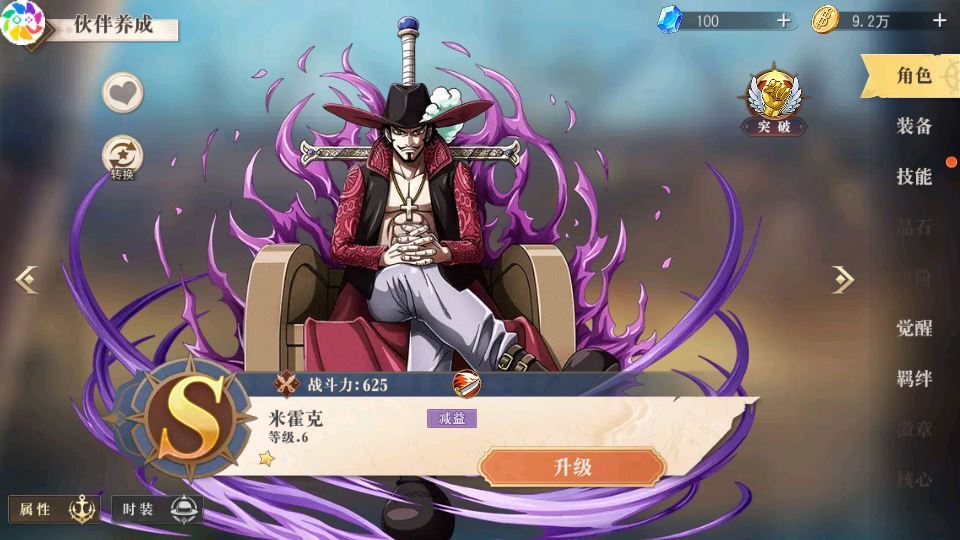The height and width of the screenshot is (540, 960).
Task: Click the colorful flower logo icon
Action: (x=22, y=22)
